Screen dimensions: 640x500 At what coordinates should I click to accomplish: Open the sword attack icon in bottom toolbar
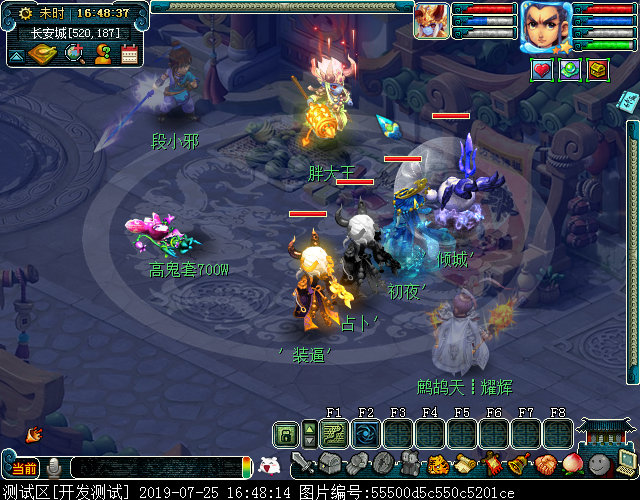click(303, 465)
